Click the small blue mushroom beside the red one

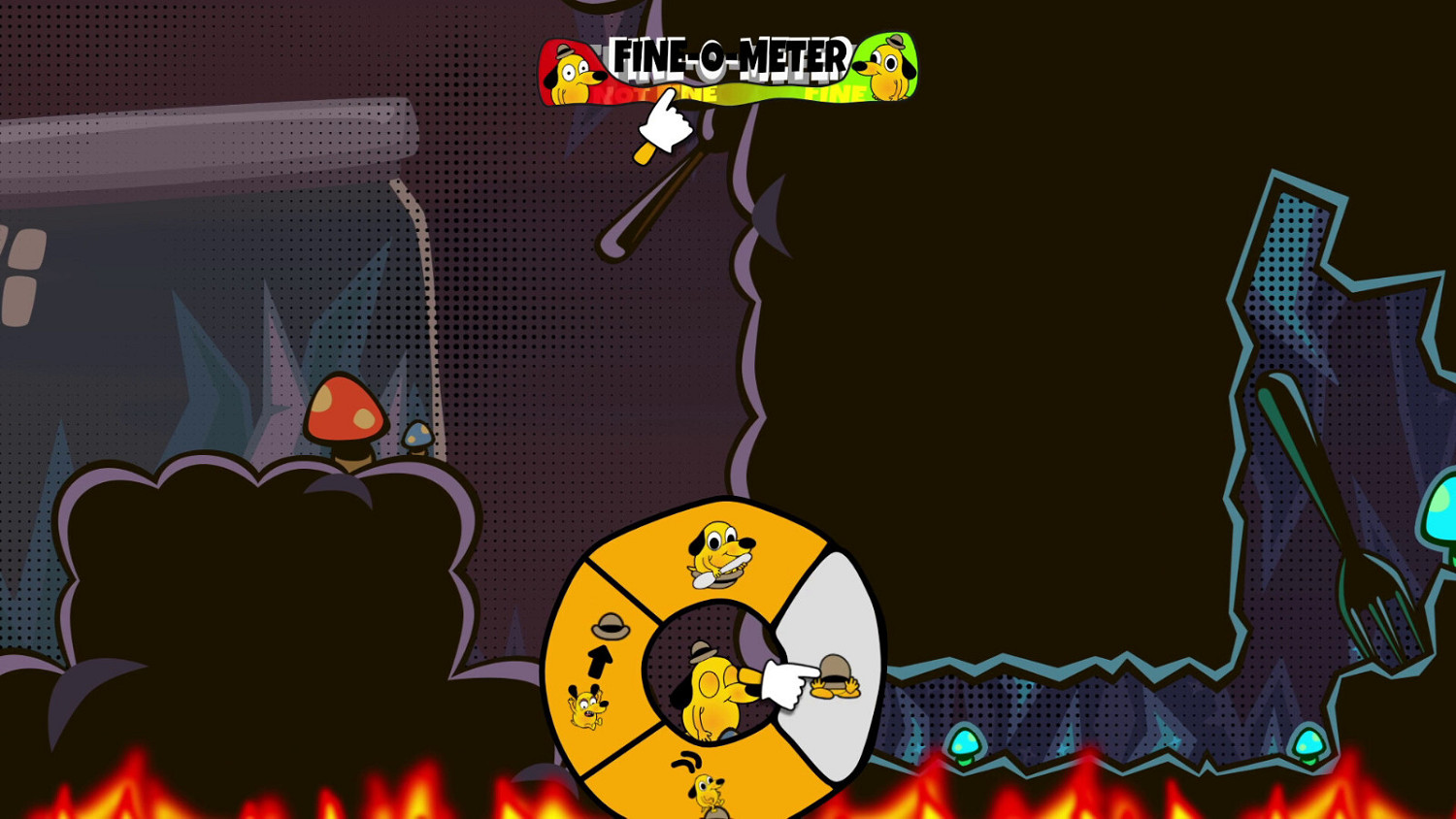[417, 434]
